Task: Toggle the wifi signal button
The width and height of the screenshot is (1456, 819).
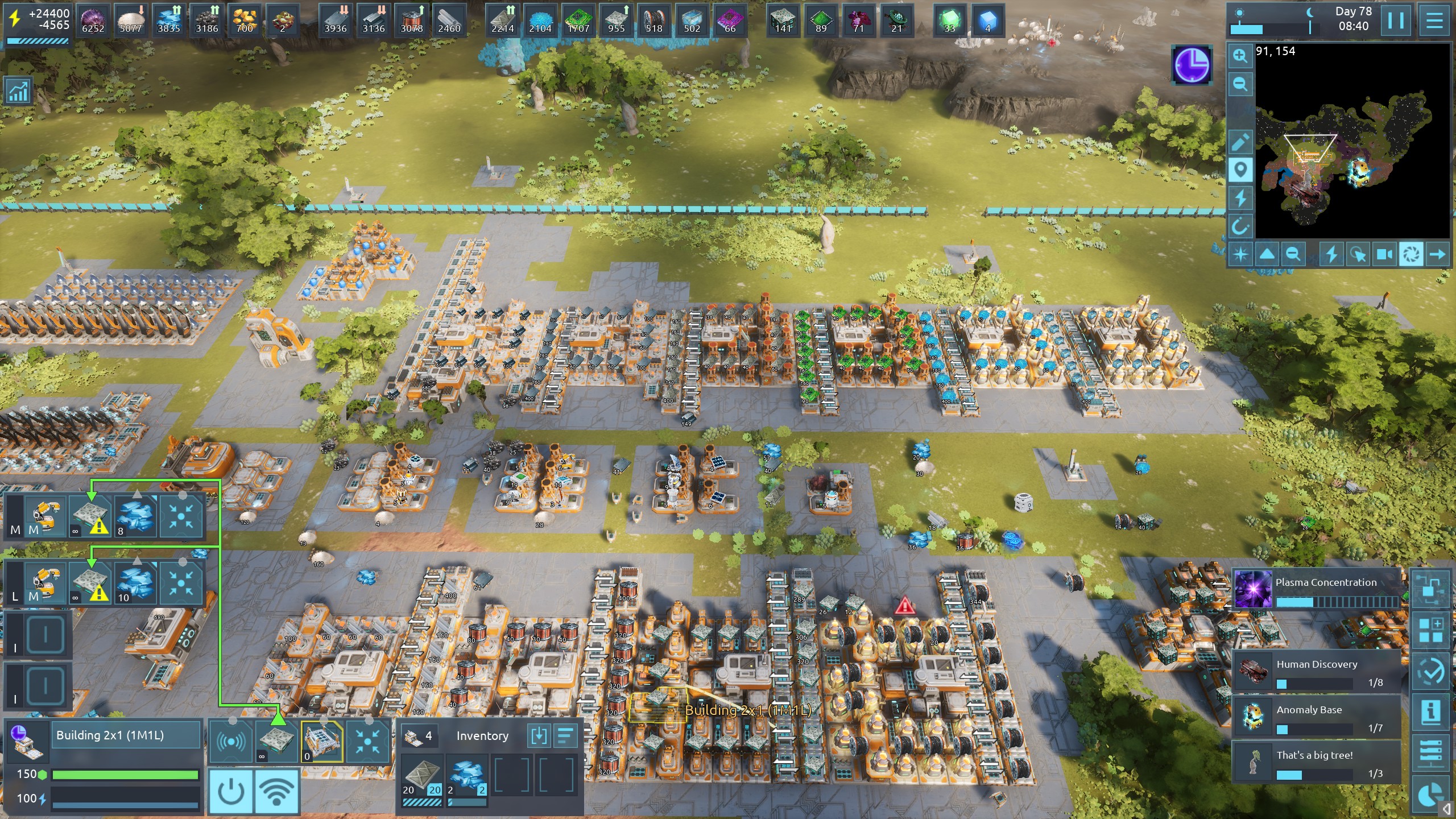Action: coord(276,791)
